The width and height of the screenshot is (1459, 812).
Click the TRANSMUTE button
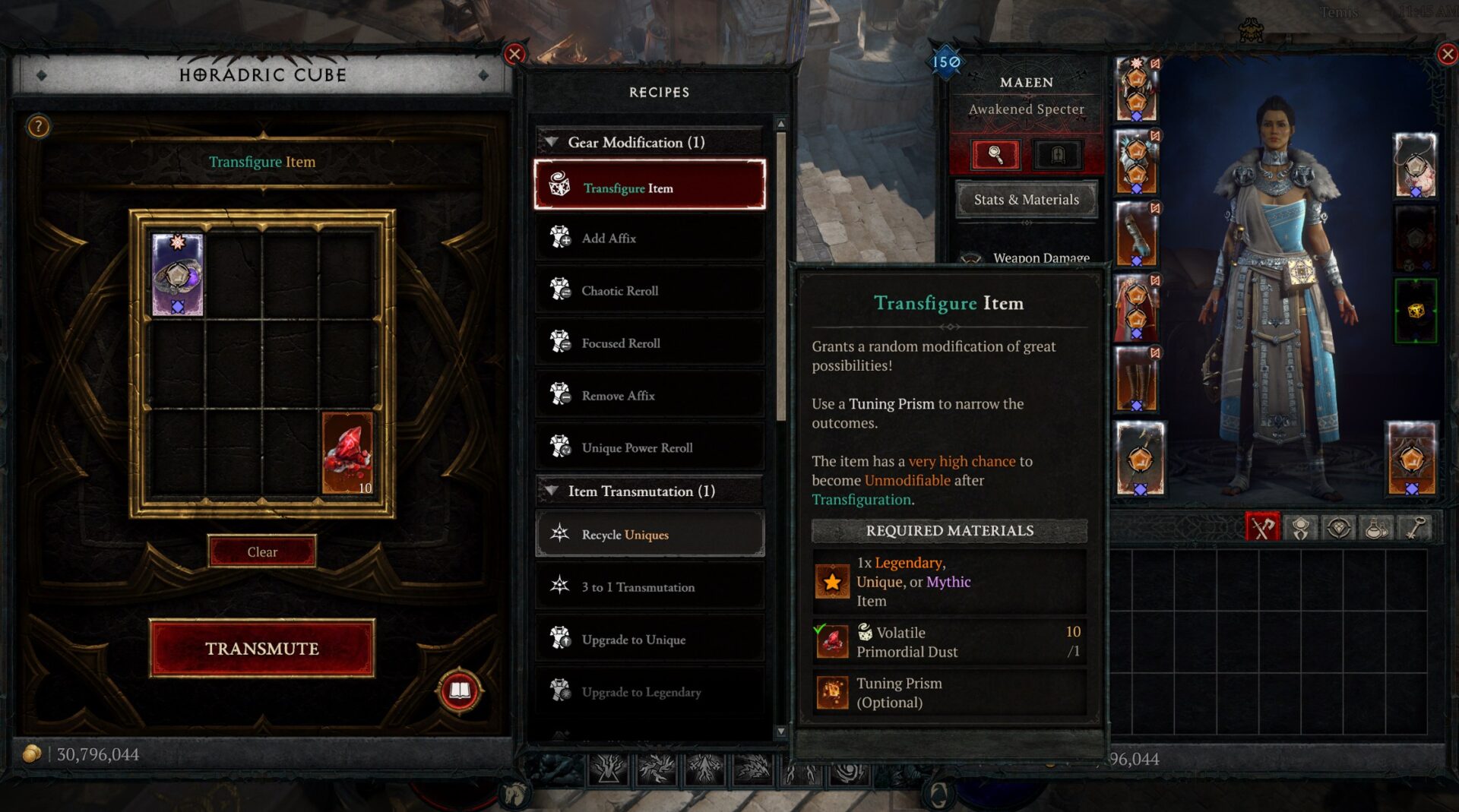coord(261,648)
